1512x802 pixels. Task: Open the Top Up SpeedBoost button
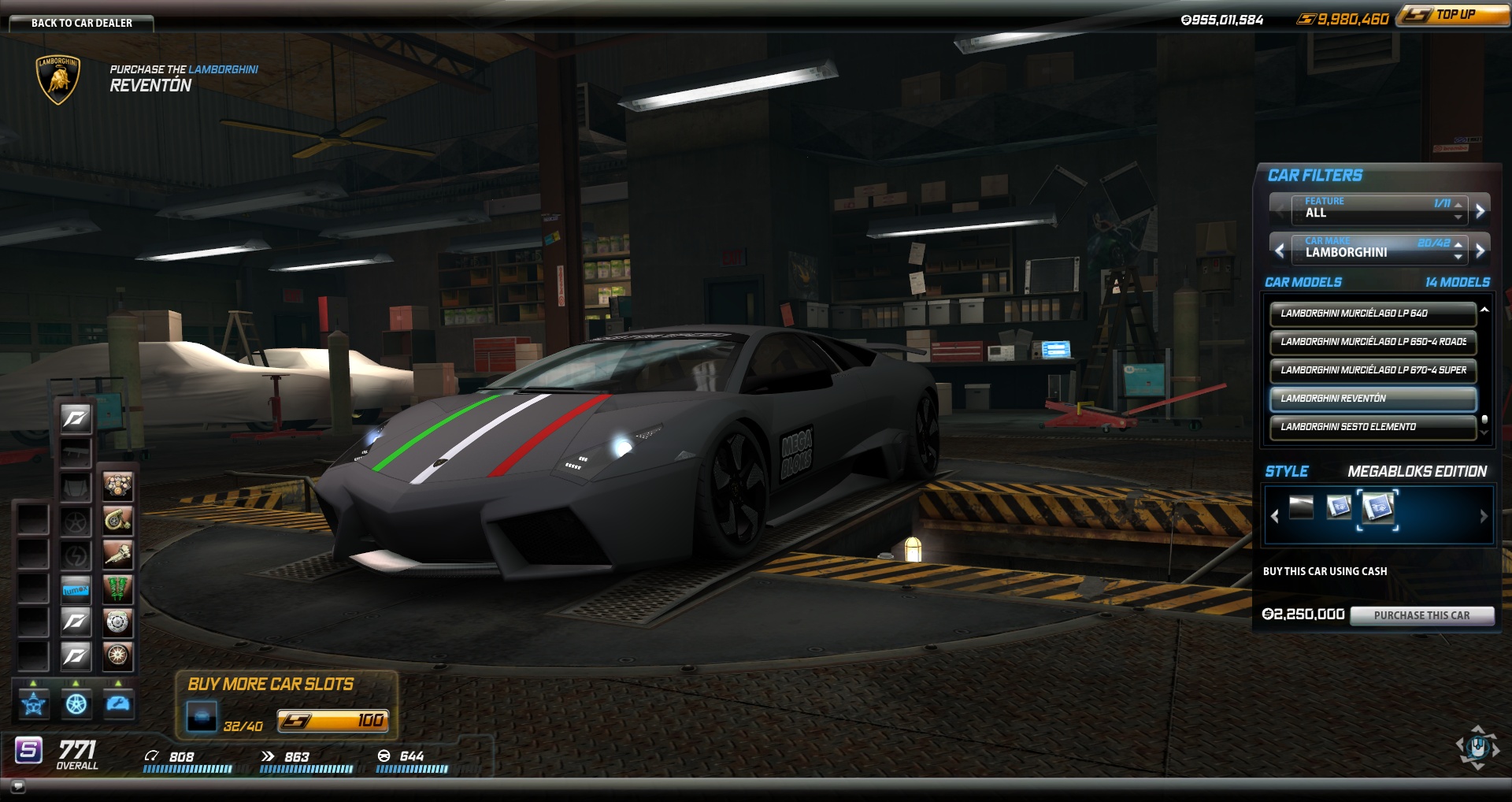1454,15
